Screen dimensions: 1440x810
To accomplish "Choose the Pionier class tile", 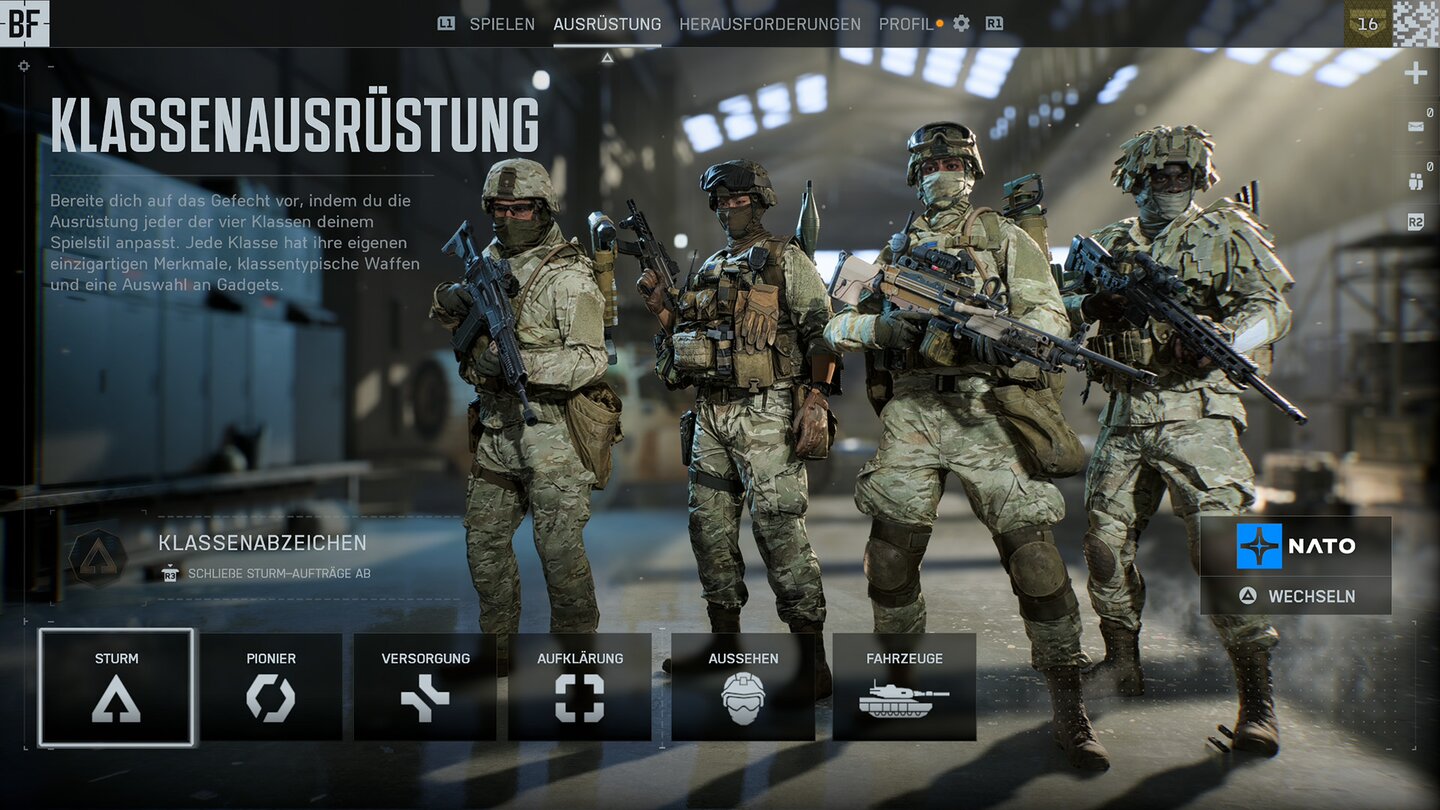I will (271, 687).
